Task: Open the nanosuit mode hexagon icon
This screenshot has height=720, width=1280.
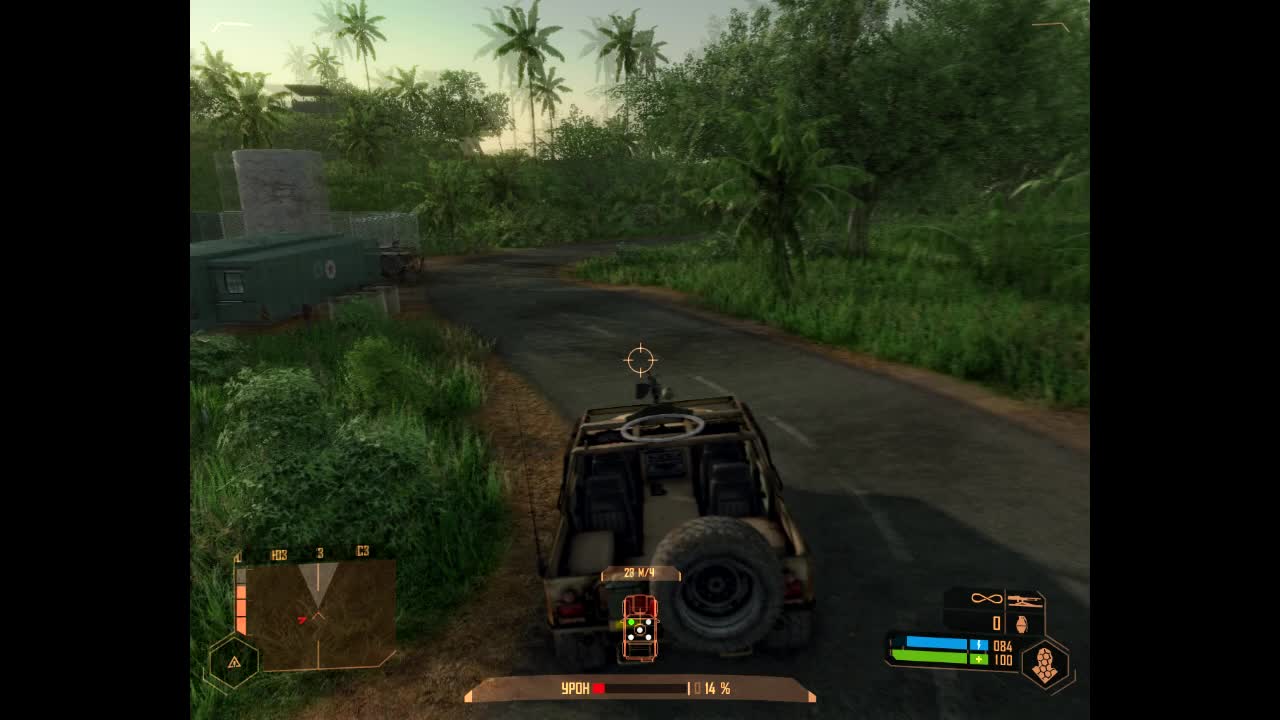Action: pyautogui.click(x=1044, y=663)
